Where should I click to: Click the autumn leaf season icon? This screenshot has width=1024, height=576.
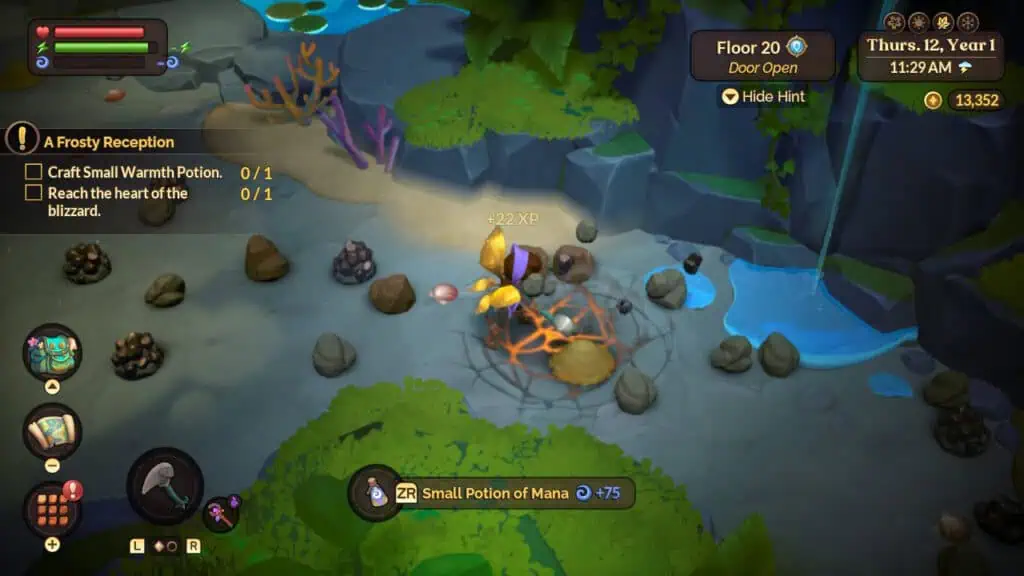pos(943,22)
